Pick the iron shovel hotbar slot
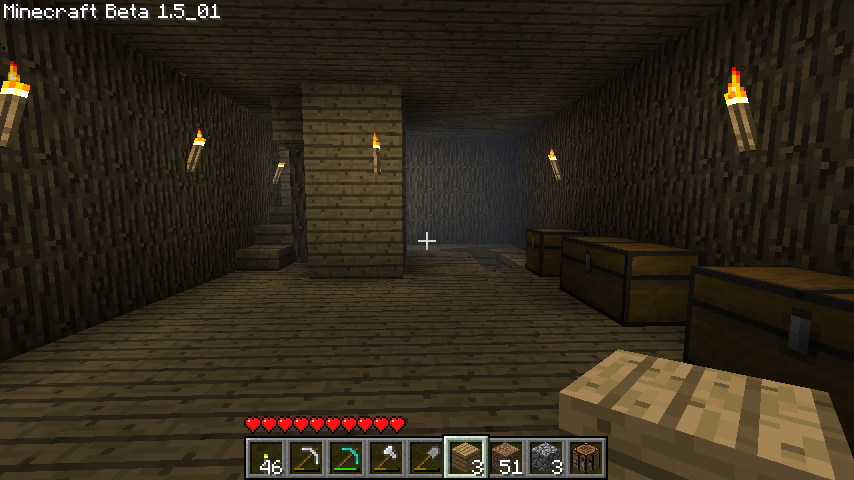Viewport: 854px width, 480px height. [426, 457]
